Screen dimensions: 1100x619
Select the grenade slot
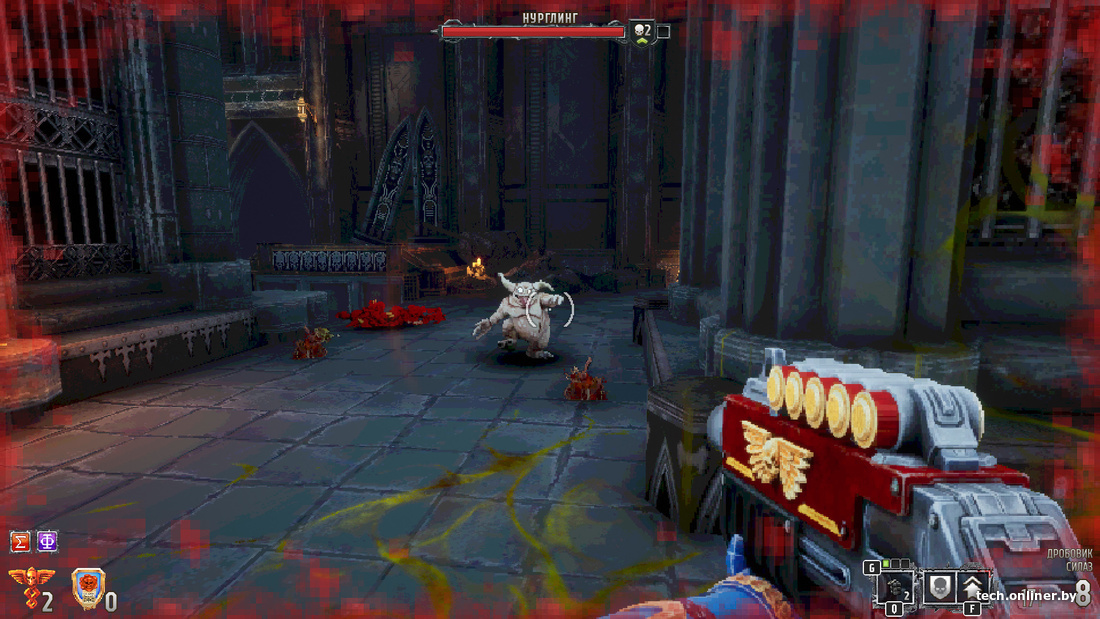pyautogui.click(x=895, y=589)
